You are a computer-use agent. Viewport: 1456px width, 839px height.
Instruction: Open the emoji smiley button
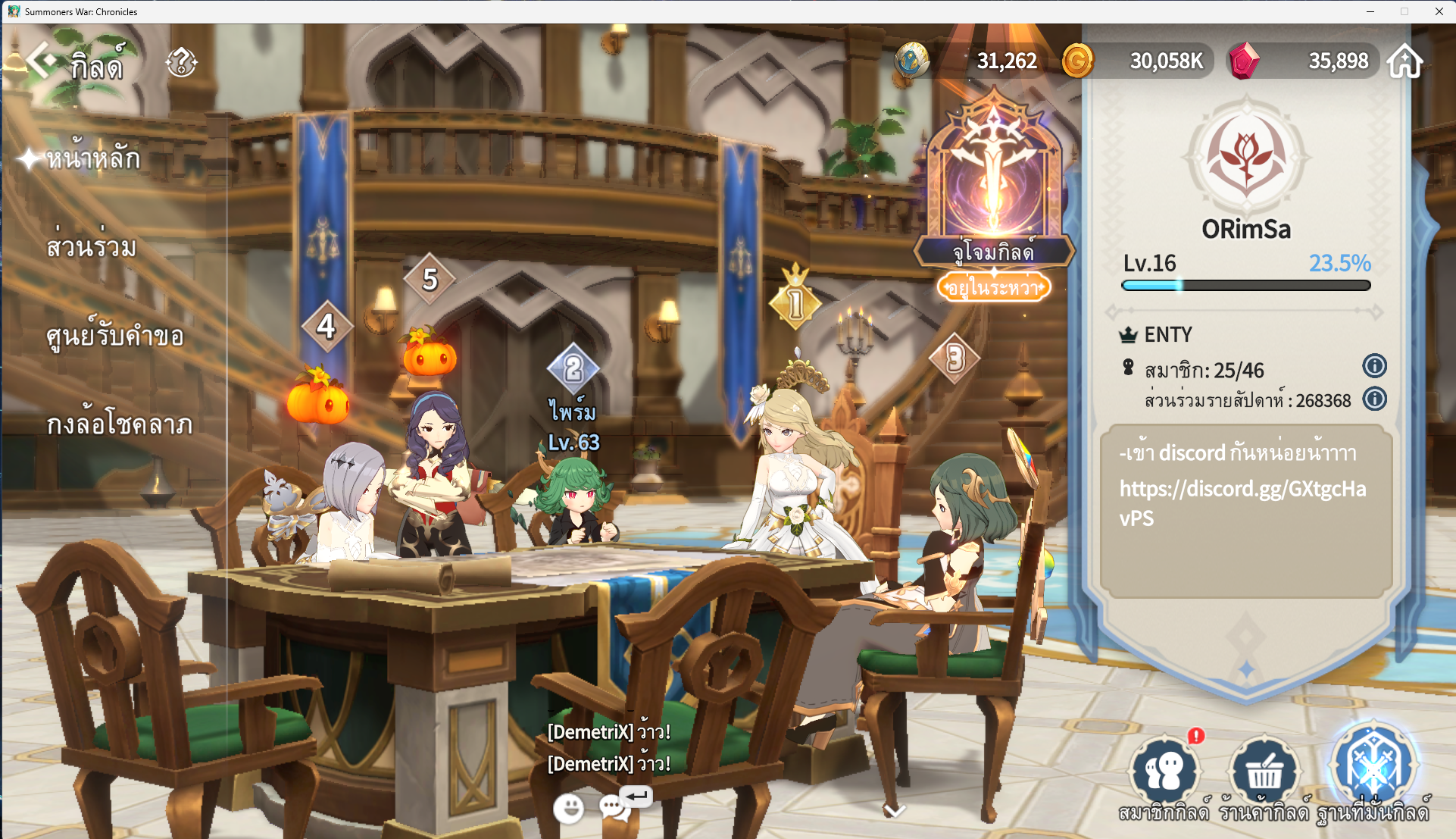[x=568, y=809]
